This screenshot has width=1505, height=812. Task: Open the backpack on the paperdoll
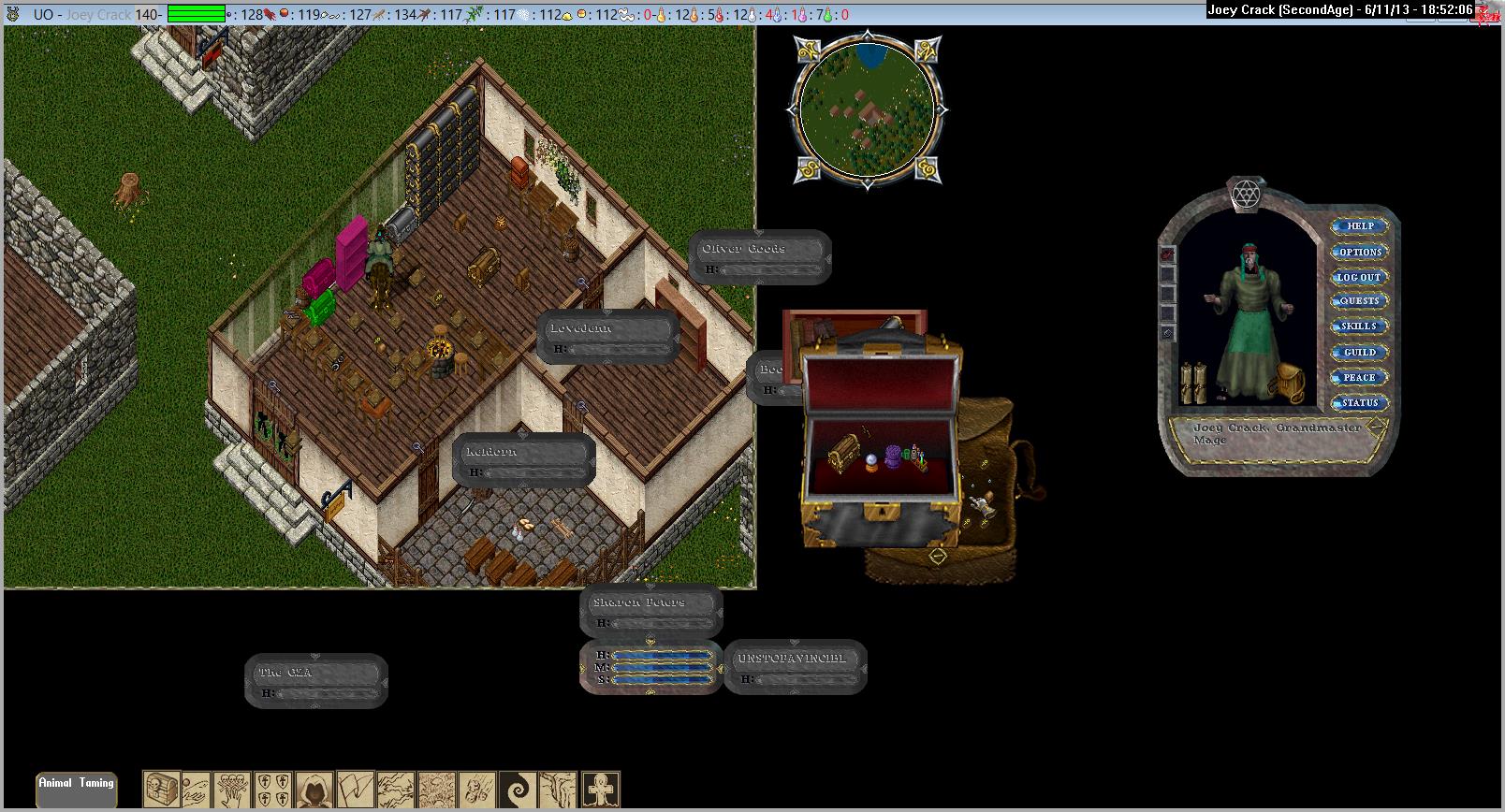click(x=1291, y=384)
